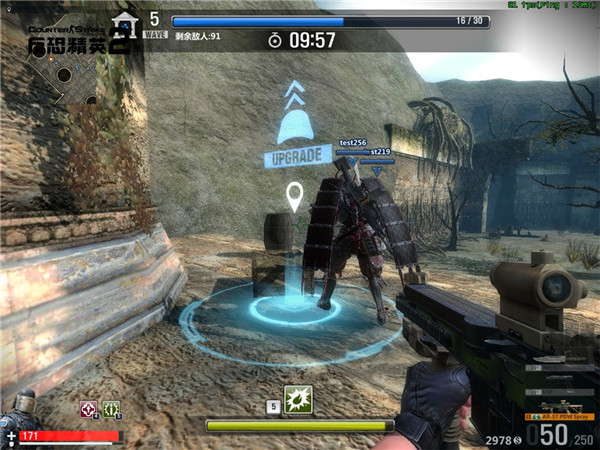Click the green armor buff icon
Screen dimensions: 600x450
click(x=110, y=408)
